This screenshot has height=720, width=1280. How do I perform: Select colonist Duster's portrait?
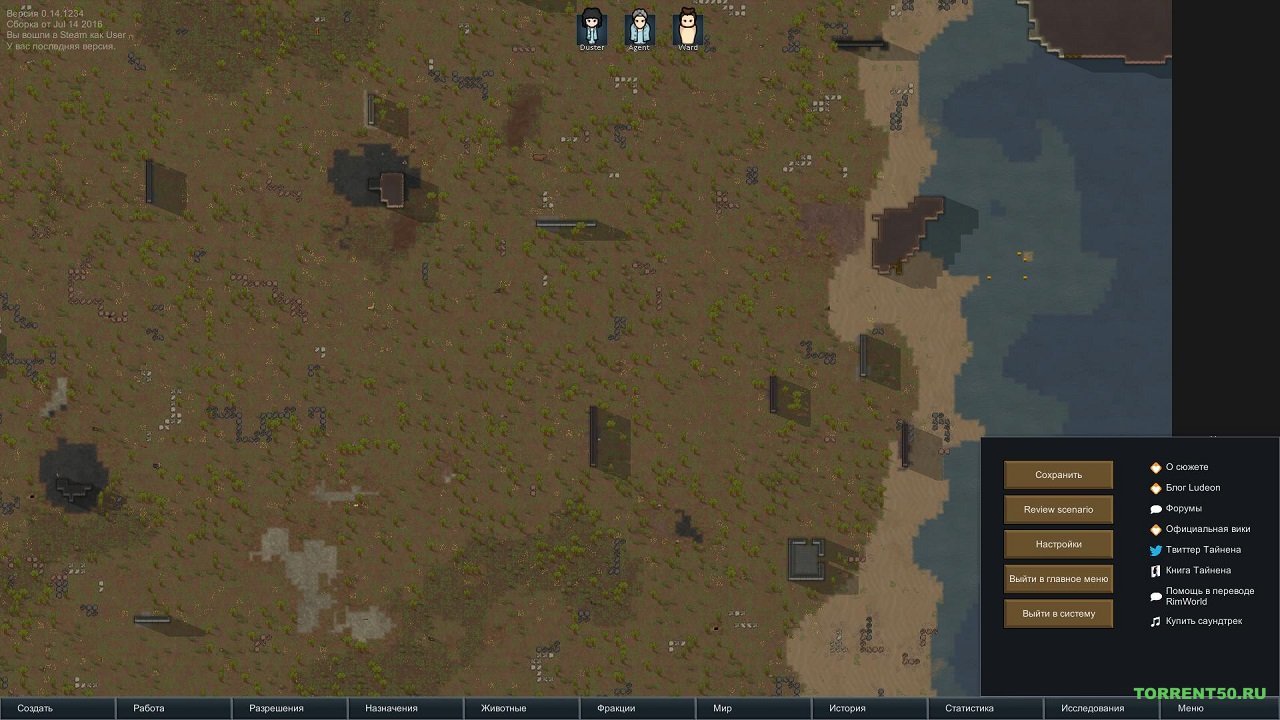pos(590,25)
